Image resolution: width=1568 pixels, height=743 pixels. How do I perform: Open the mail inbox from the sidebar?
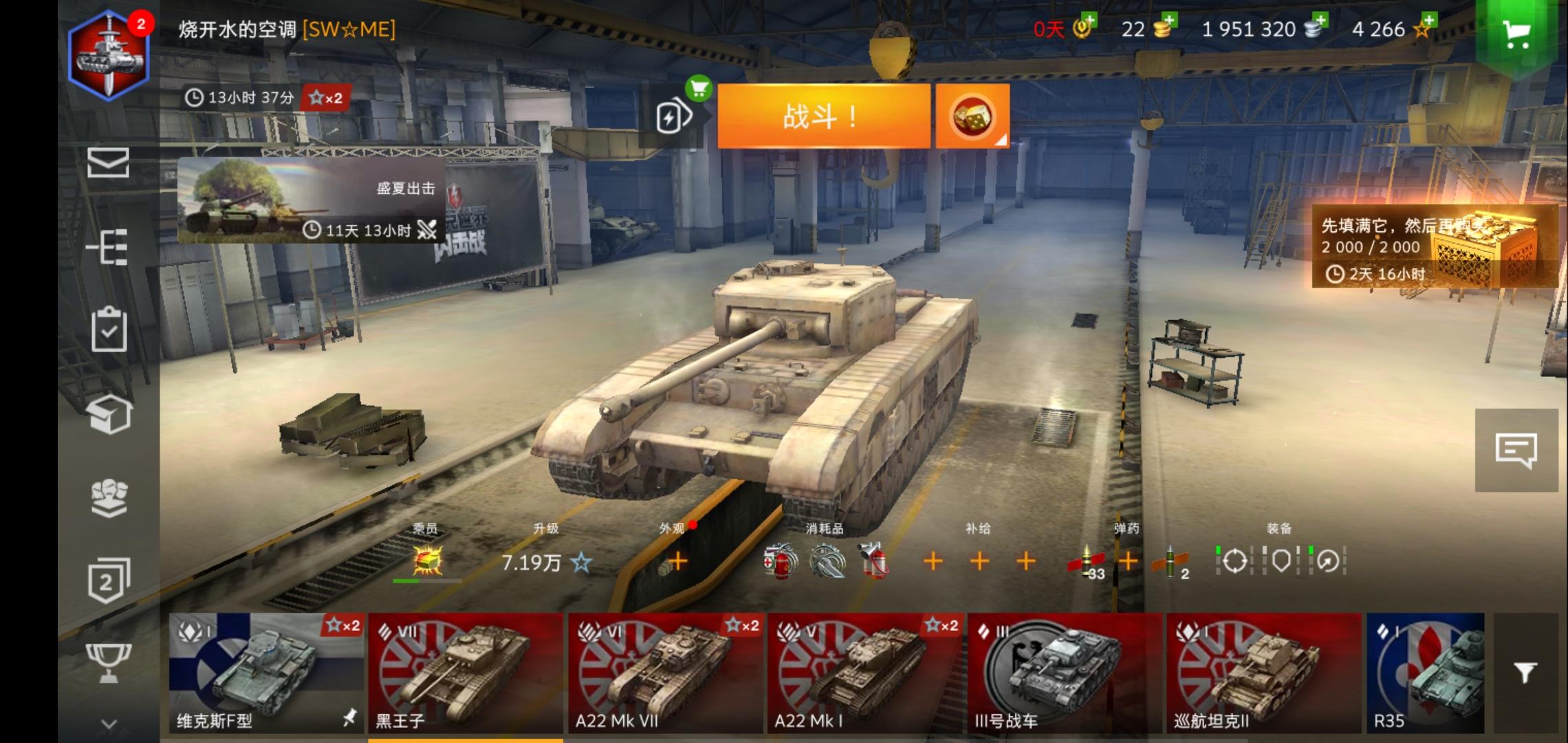(110, 164)
